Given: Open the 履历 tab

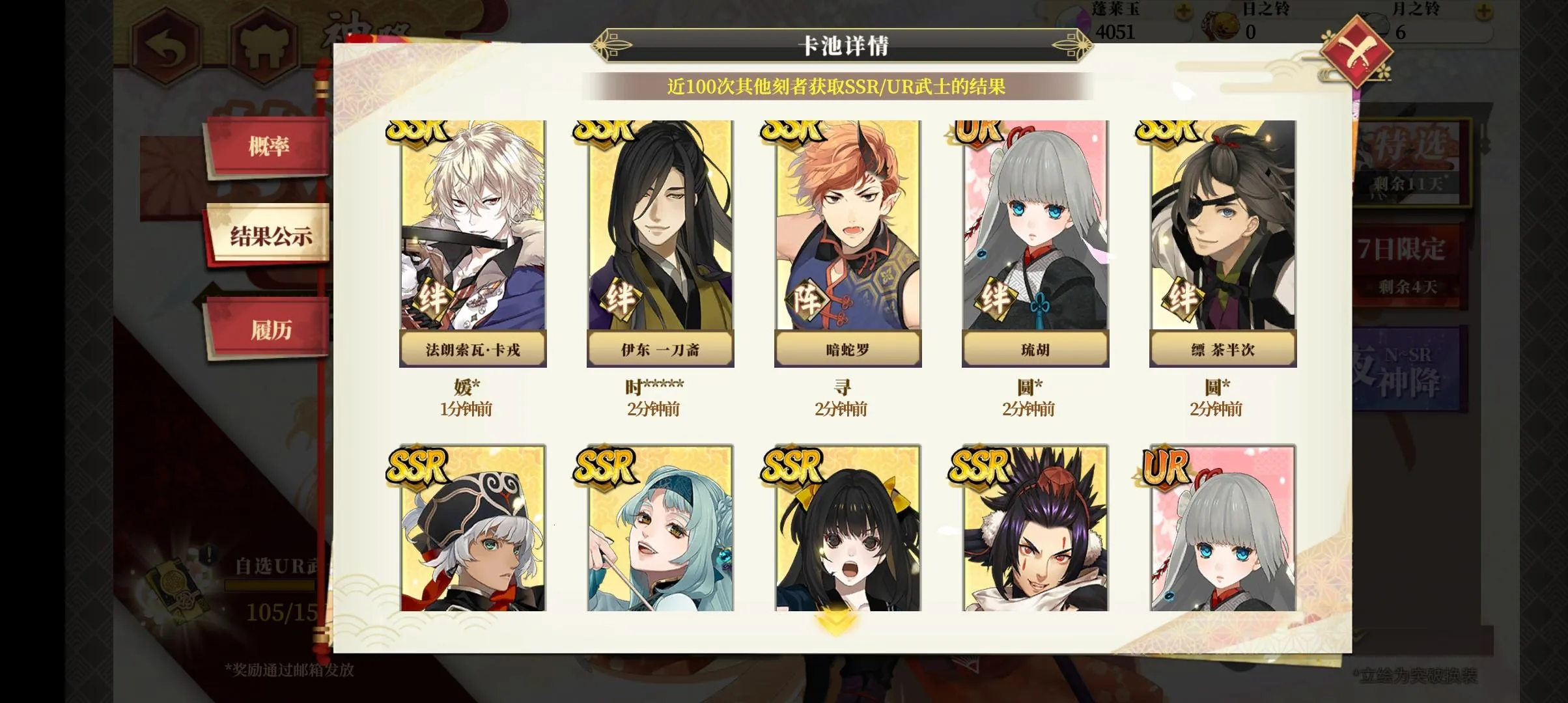Looking at the screenshot, I should point(270,329).
